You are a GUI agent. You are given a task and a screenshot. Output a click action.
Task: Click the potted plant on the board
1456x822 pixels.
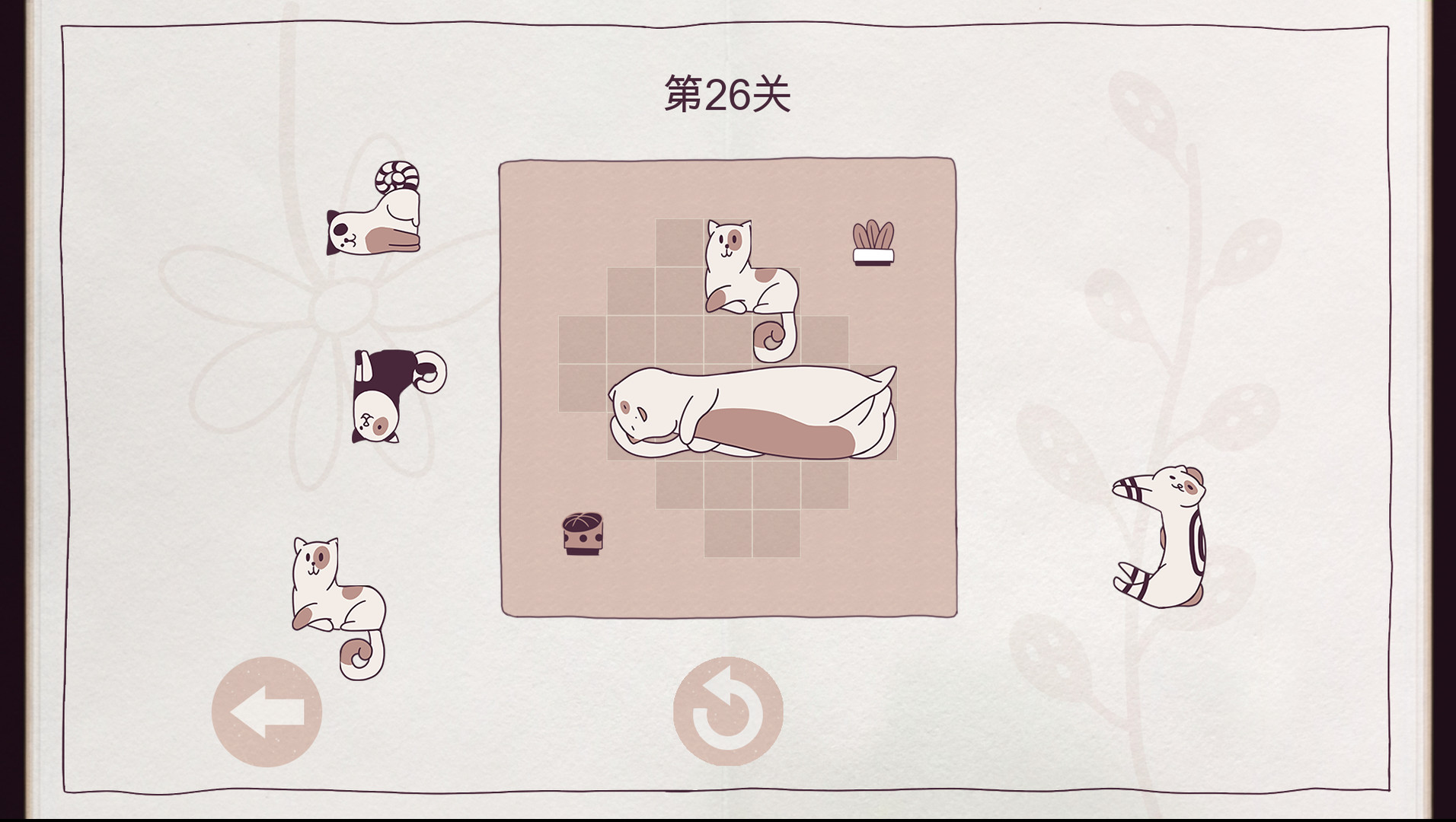tap(872, 244)
